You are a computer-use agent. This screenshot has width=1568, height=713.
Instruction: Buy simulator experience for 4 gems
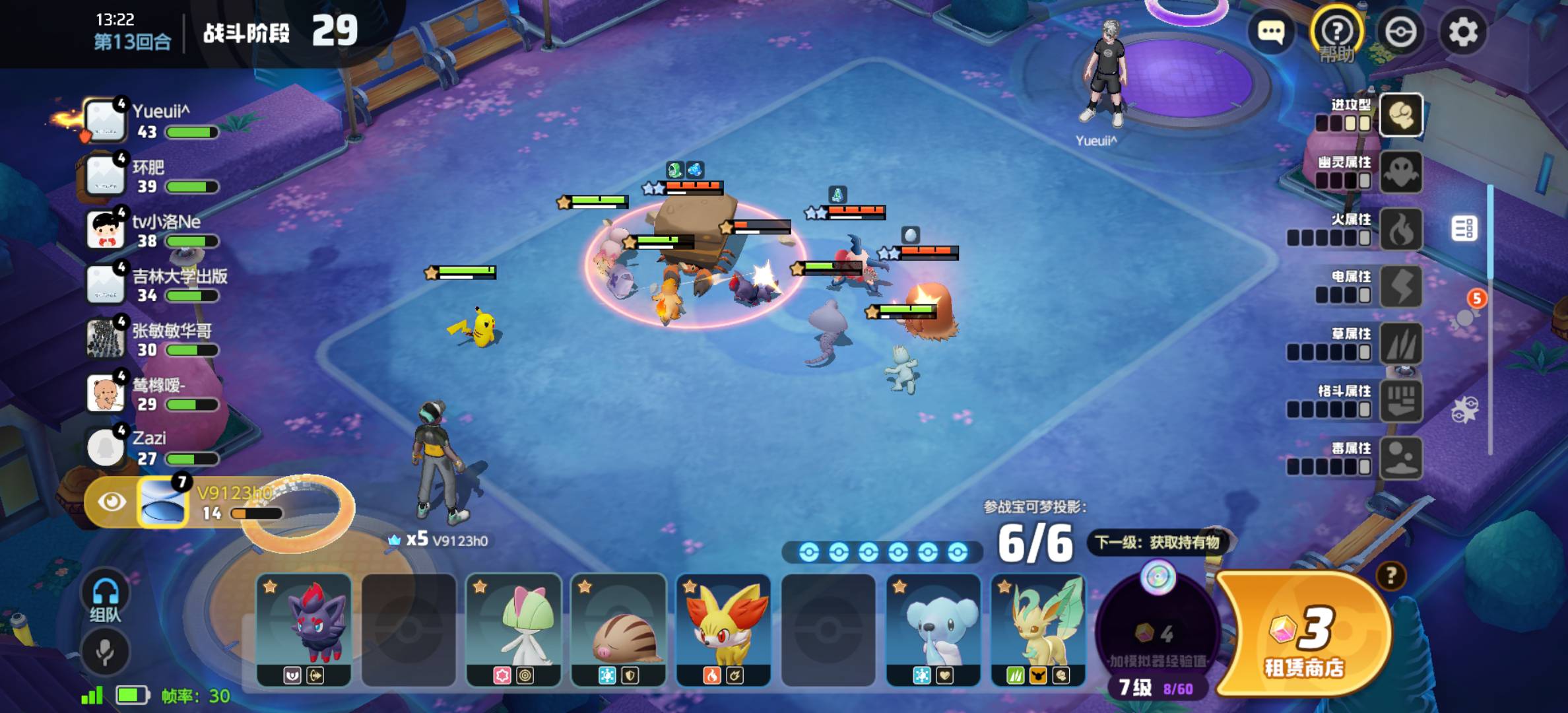pyautogui.click(x=1156, y=635)
